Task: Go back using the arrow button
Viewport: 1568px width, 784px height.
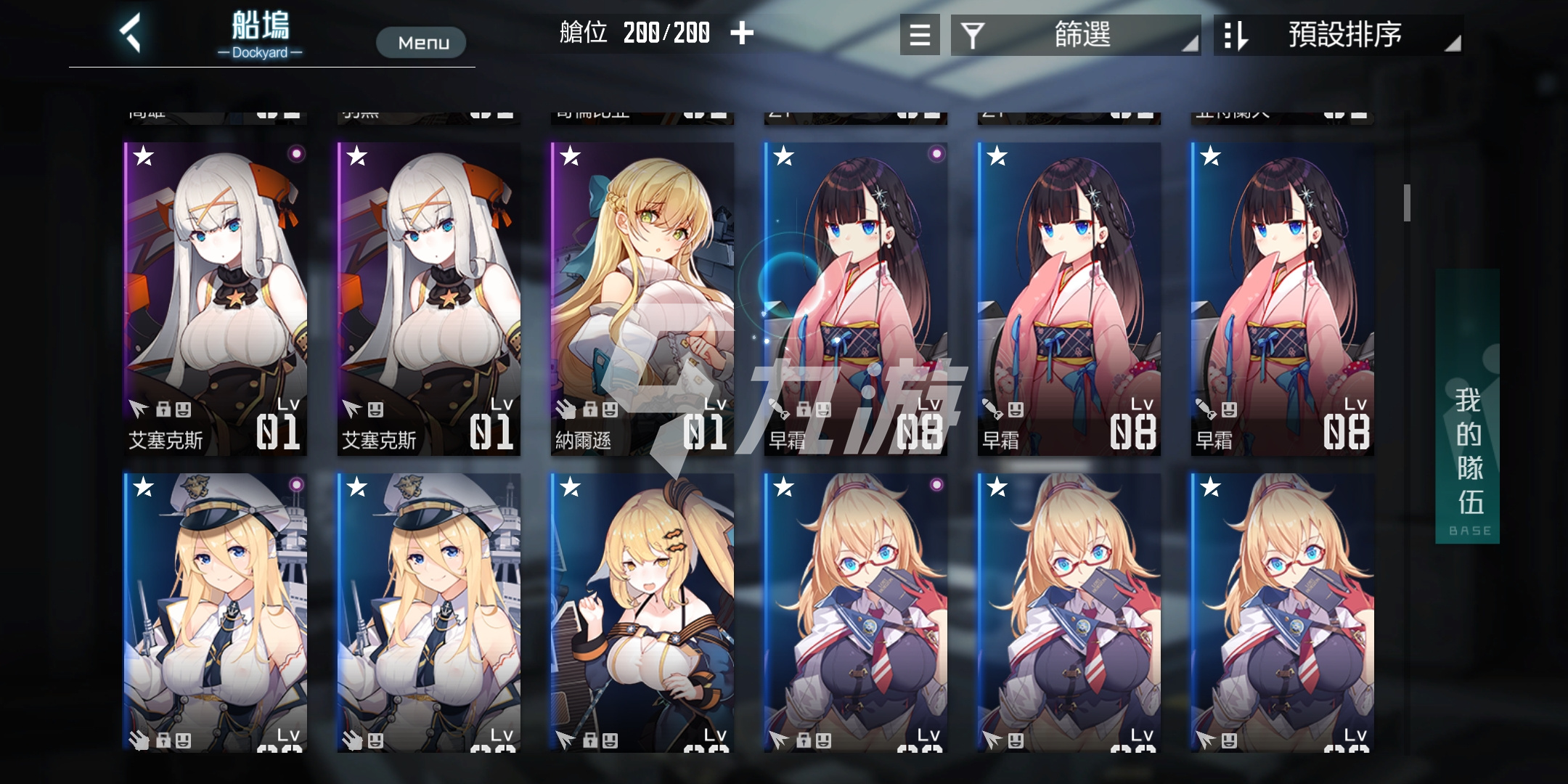Action: [131, 33]
